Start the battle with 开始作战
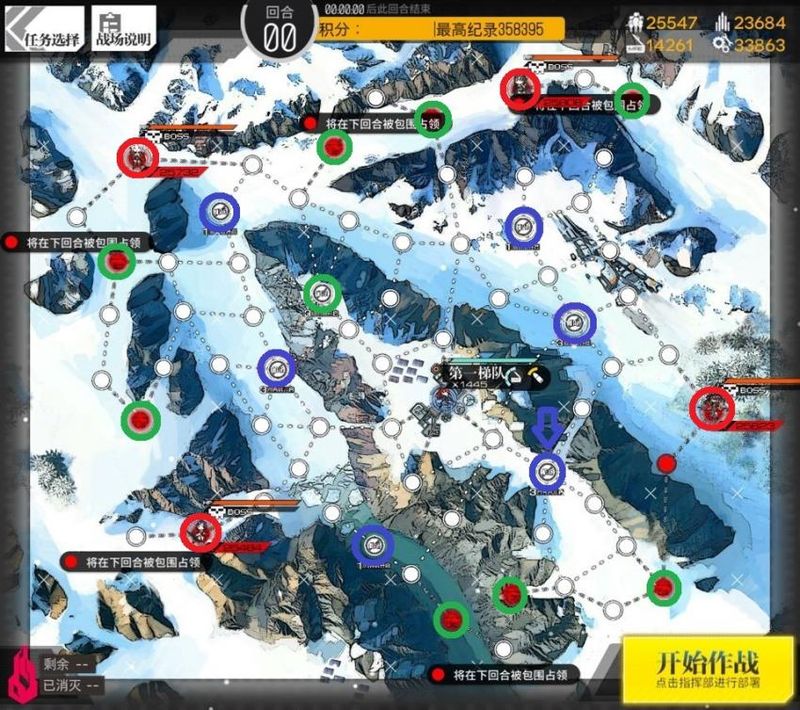 (707, 667)
